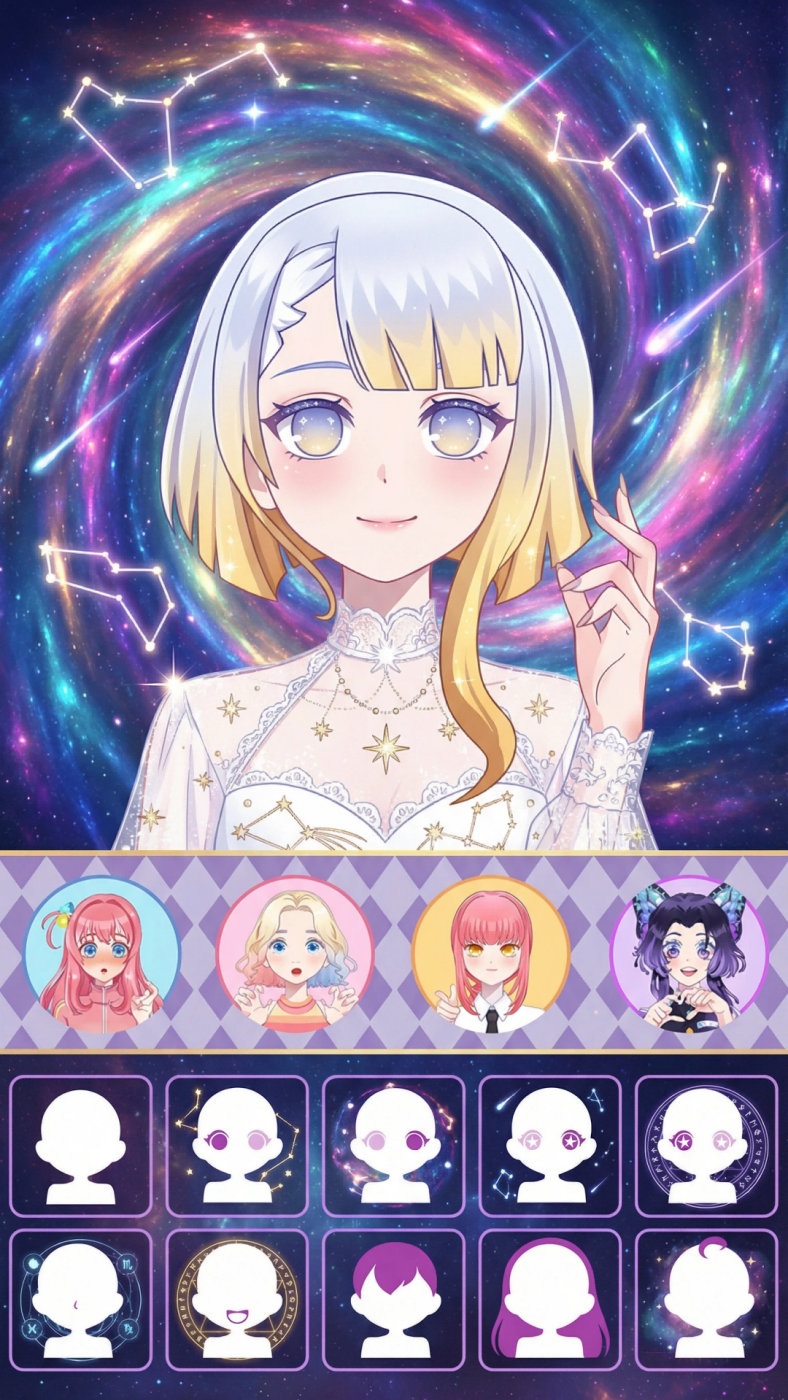The width and height of the screenshot is (788, 1400).
Task: Pick the eyes option with nebula swirl
Action: (394, 1145)
